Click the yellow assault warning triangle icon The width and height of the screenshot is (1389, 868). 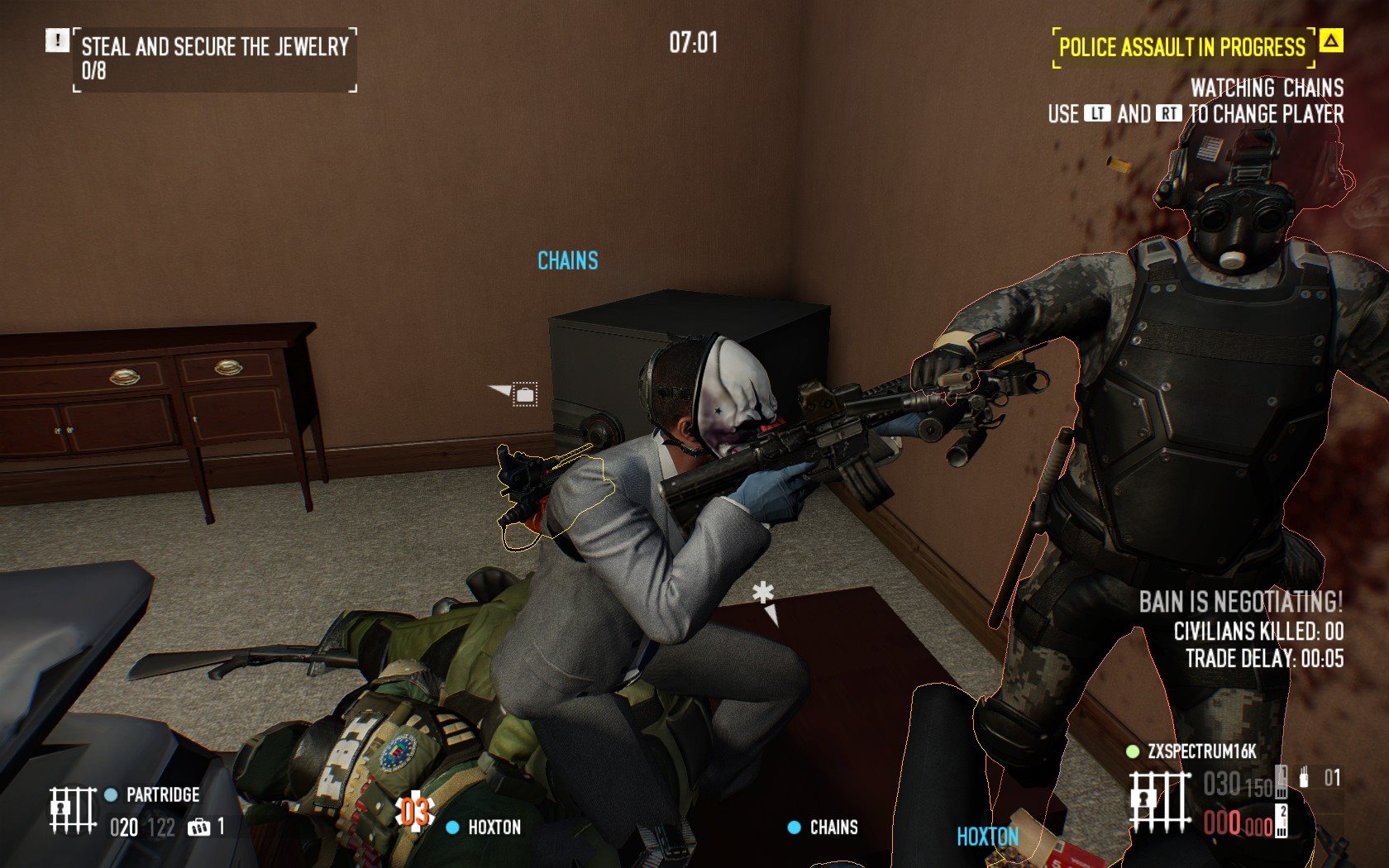pos(1330,41)
